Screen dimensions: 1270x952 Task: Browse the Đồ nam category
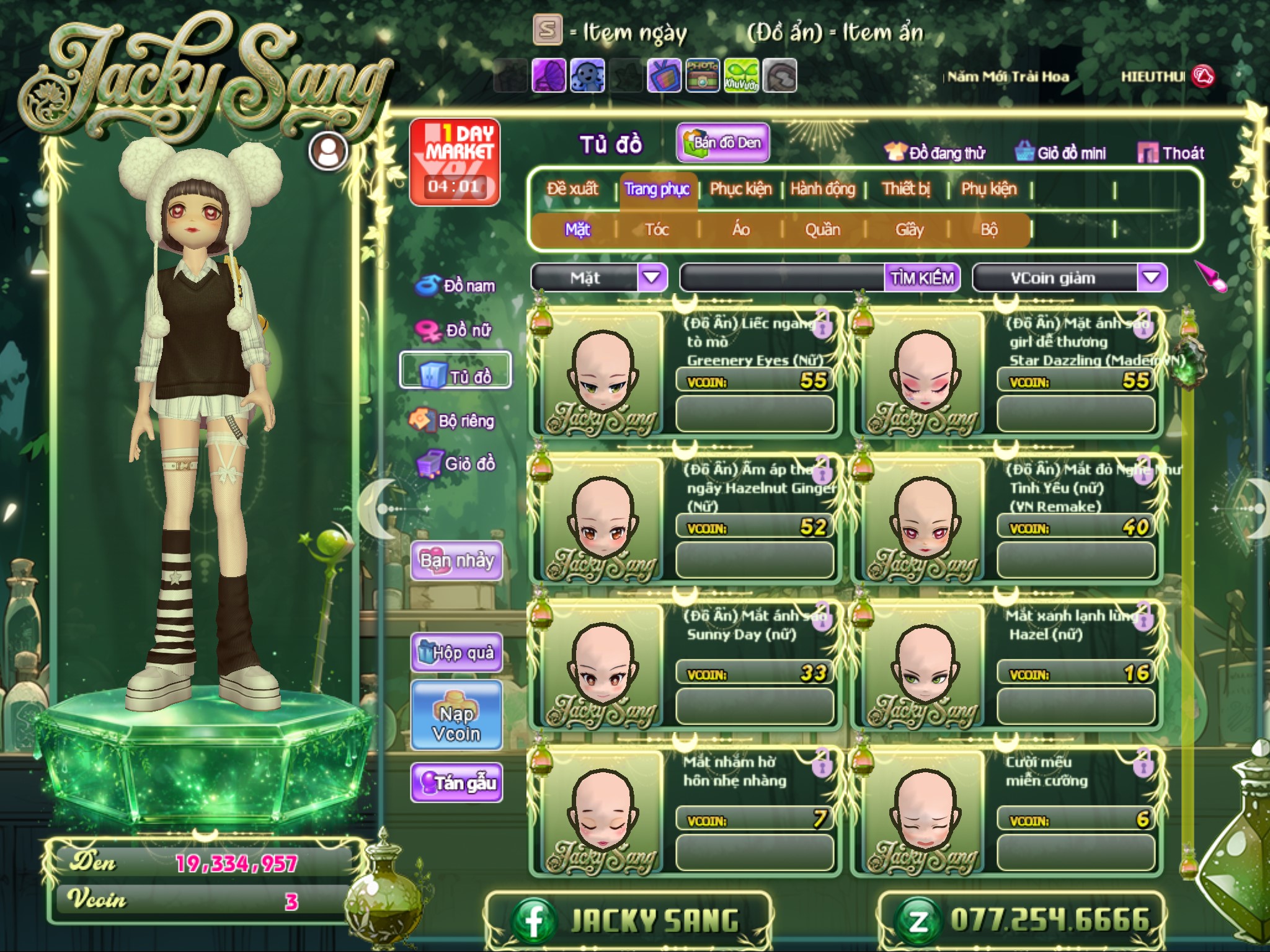(x=457, y=286)
